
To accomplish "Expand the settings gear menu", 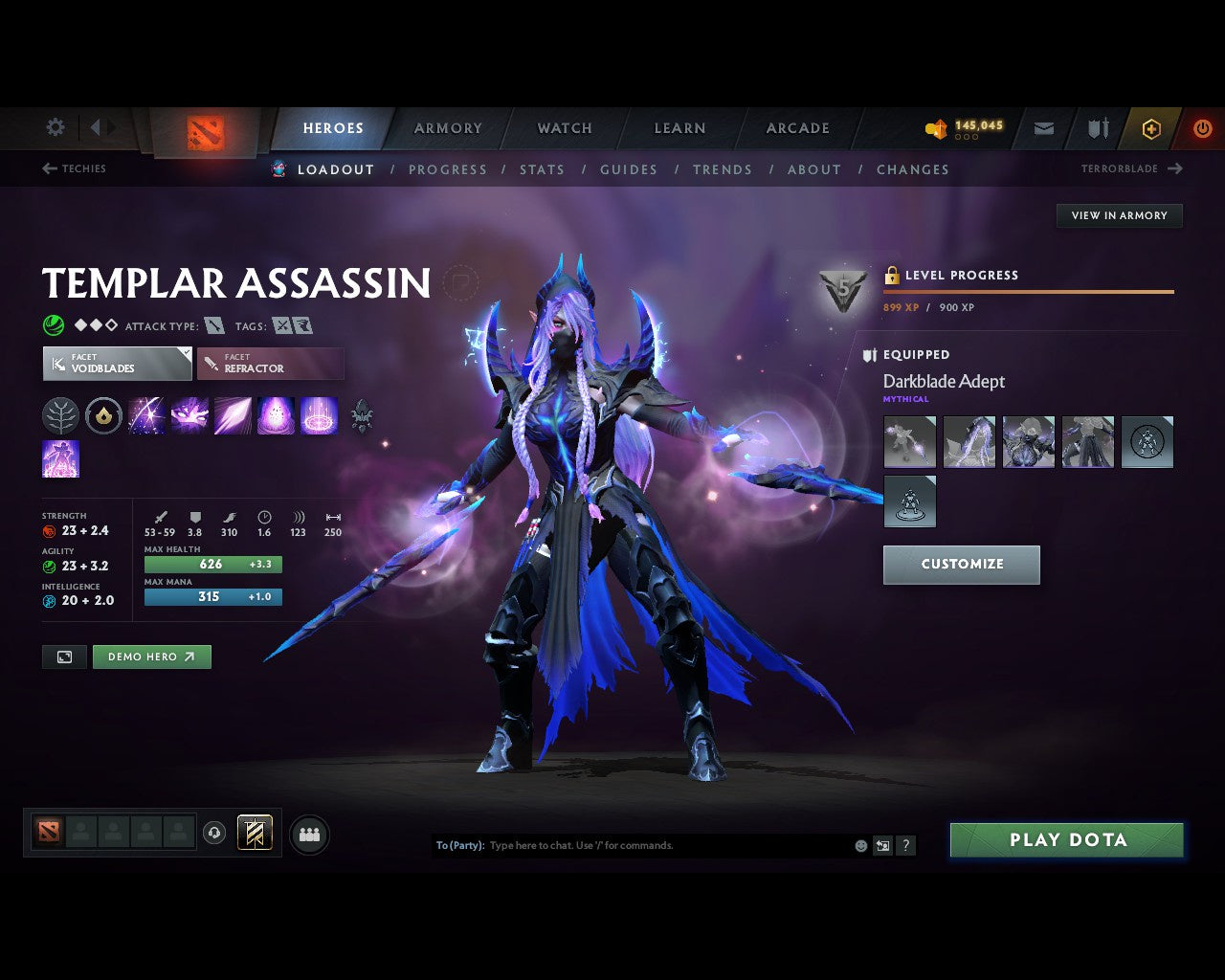I will [55, 127].
